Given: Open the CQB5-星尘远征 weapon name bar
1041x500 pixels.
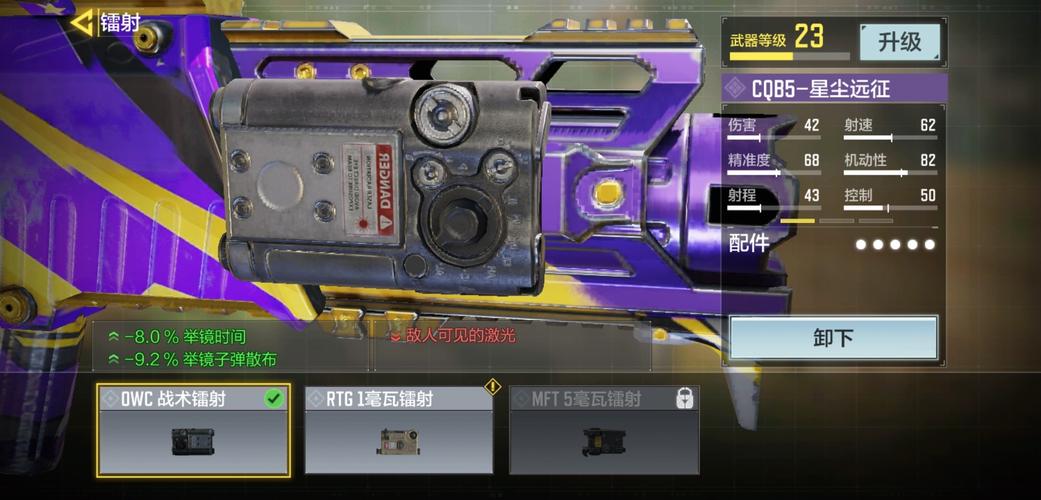Looking at the screenshot, I should pos(833,89).
